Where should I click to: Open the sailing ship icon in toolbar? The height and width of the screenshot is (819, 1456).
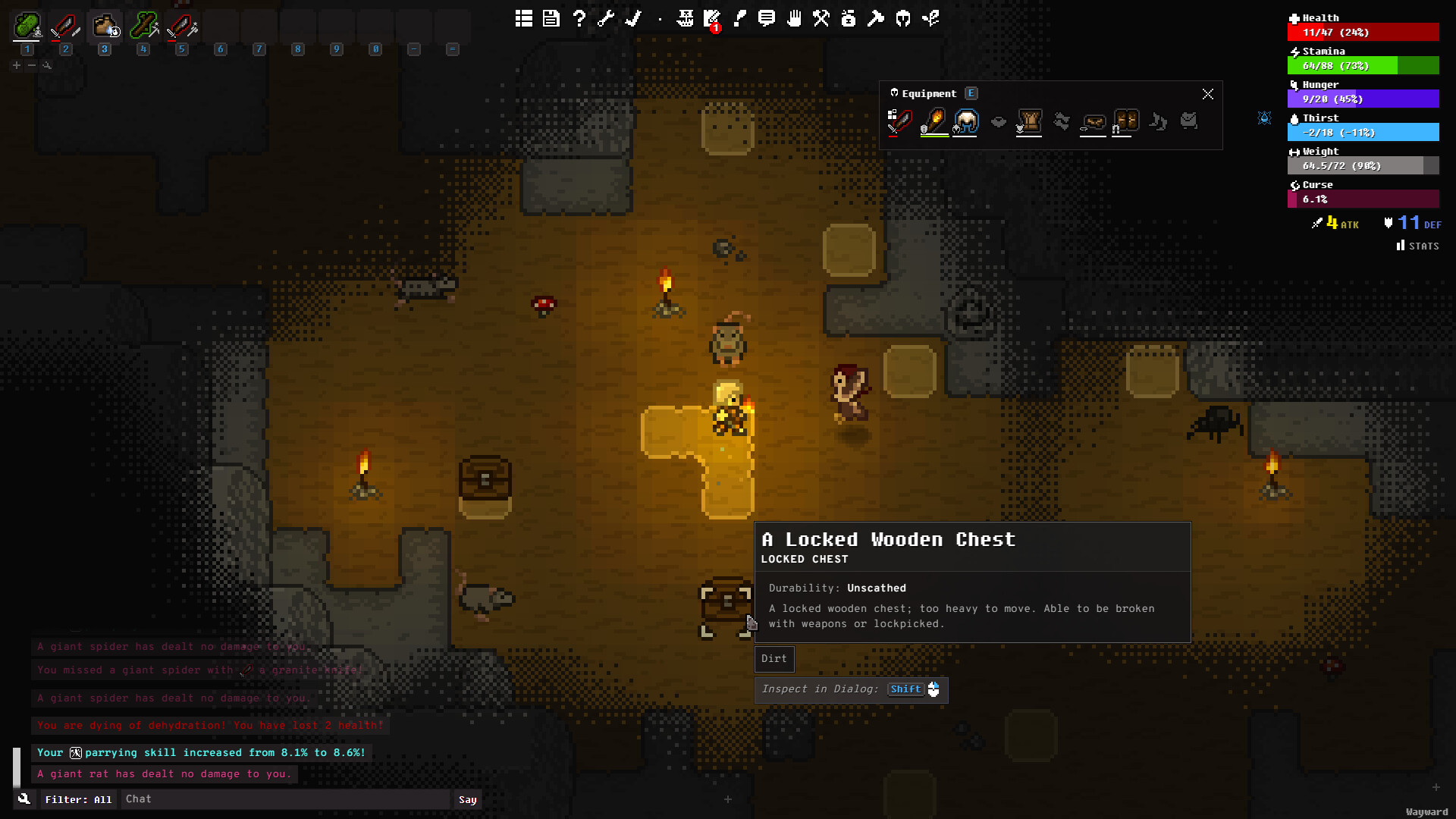tap(686, 18)
